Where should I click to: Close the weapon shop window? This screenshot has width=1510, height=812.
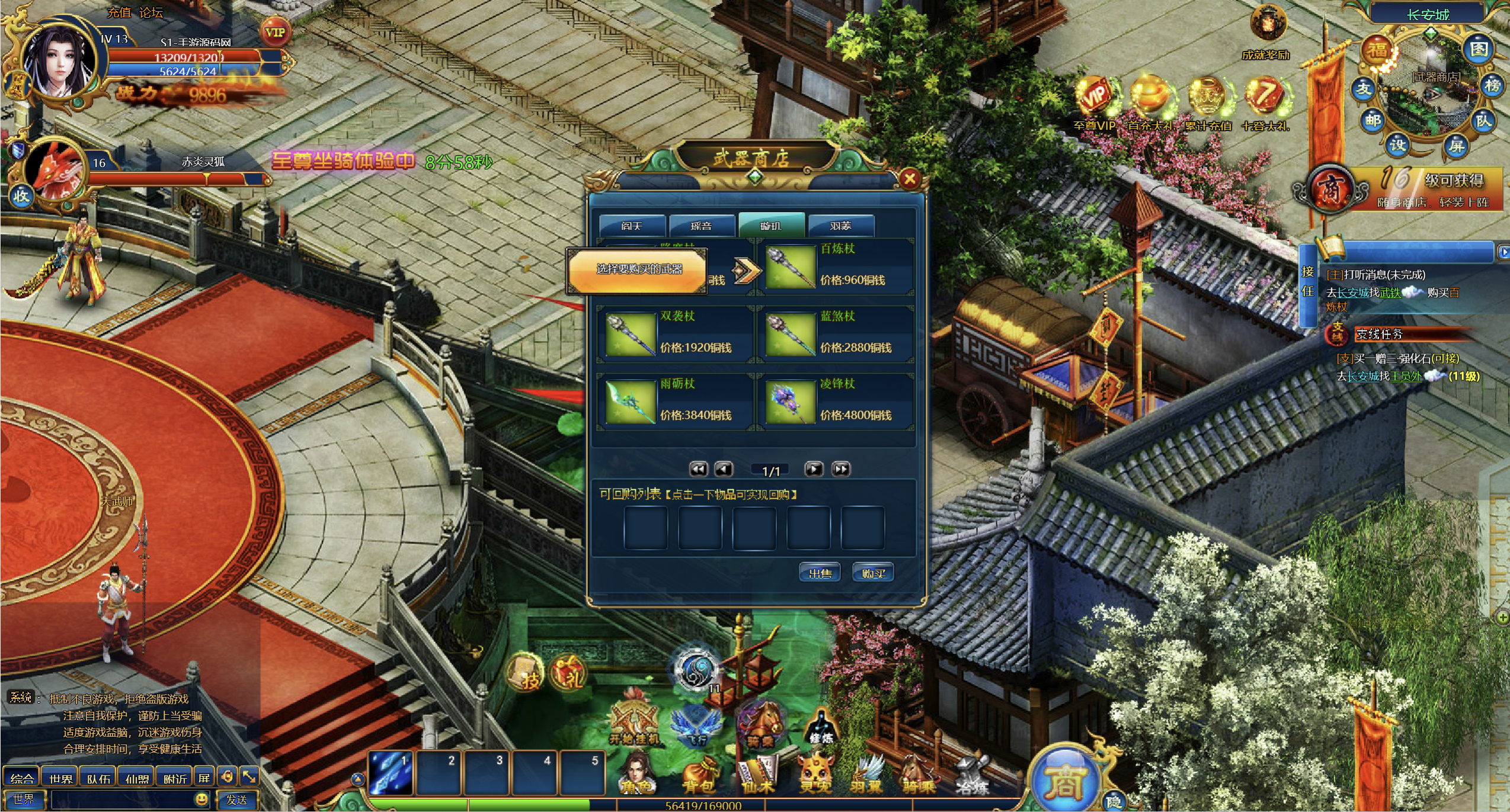(x=910, y=178)
